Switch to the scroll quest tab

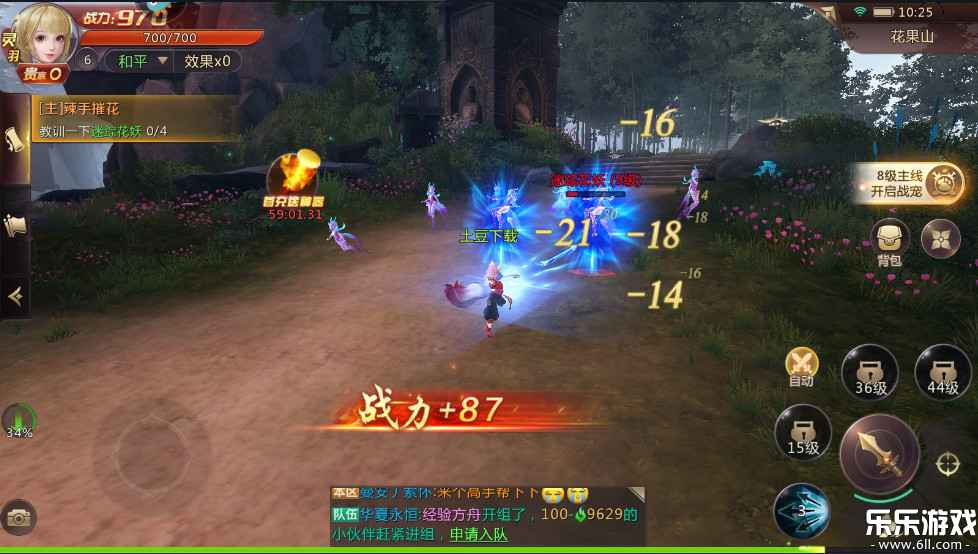(x=15, y=140)
